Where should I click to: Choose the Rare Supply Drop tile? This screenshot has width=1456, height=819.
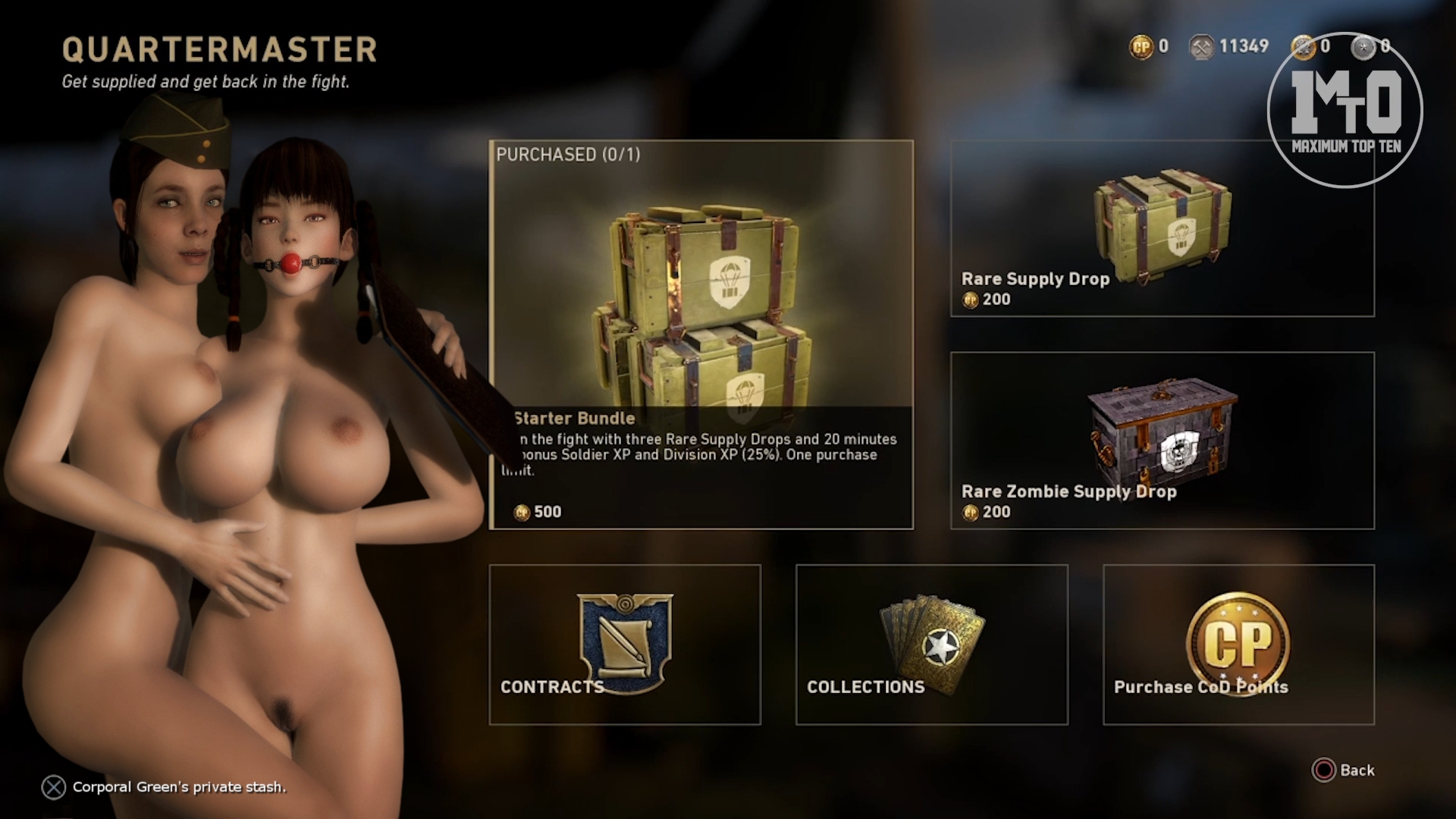1162,229
